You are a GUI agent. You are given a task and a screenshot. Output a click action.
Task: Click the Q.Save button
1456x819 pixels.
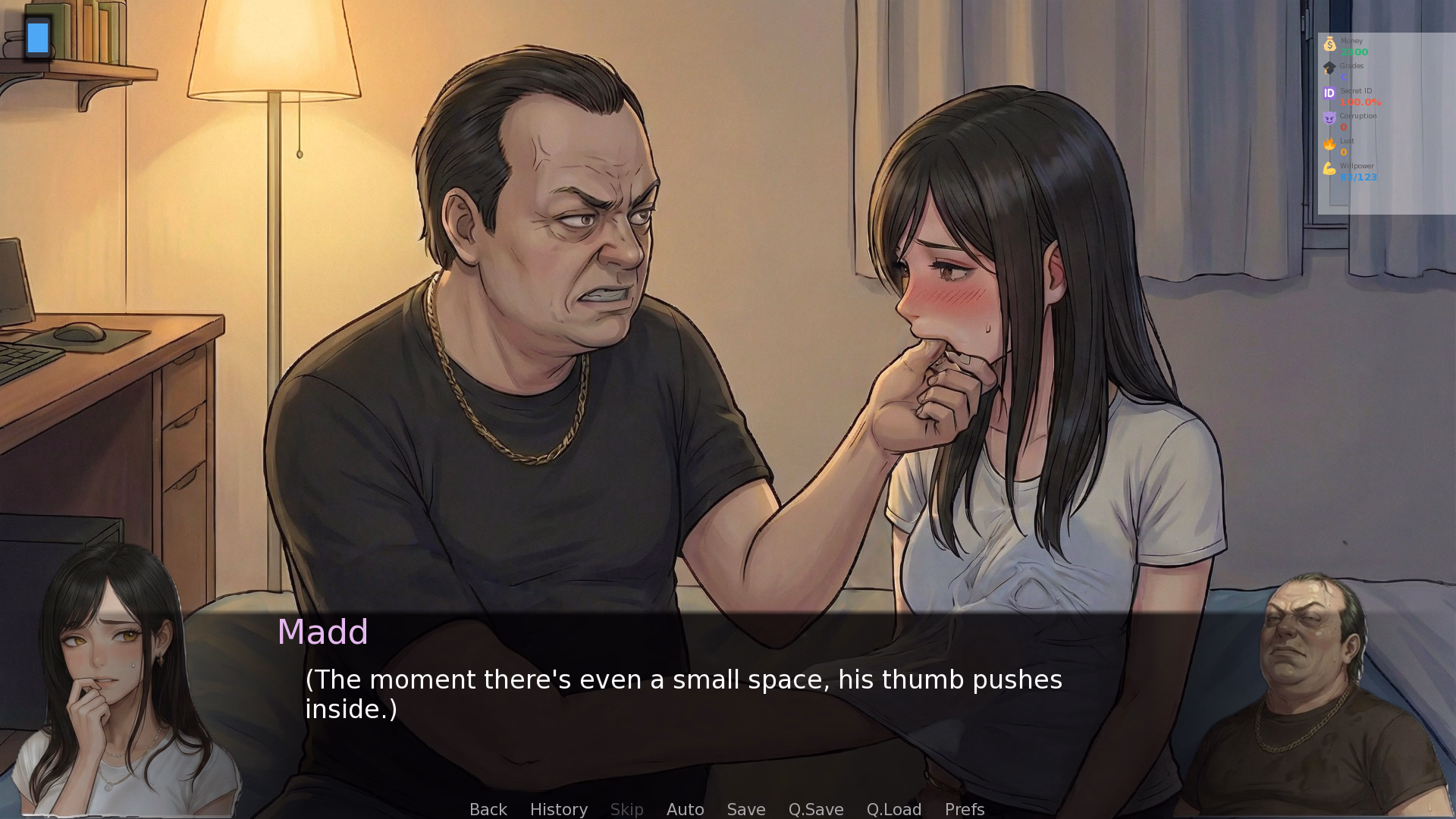coord(815,809)
